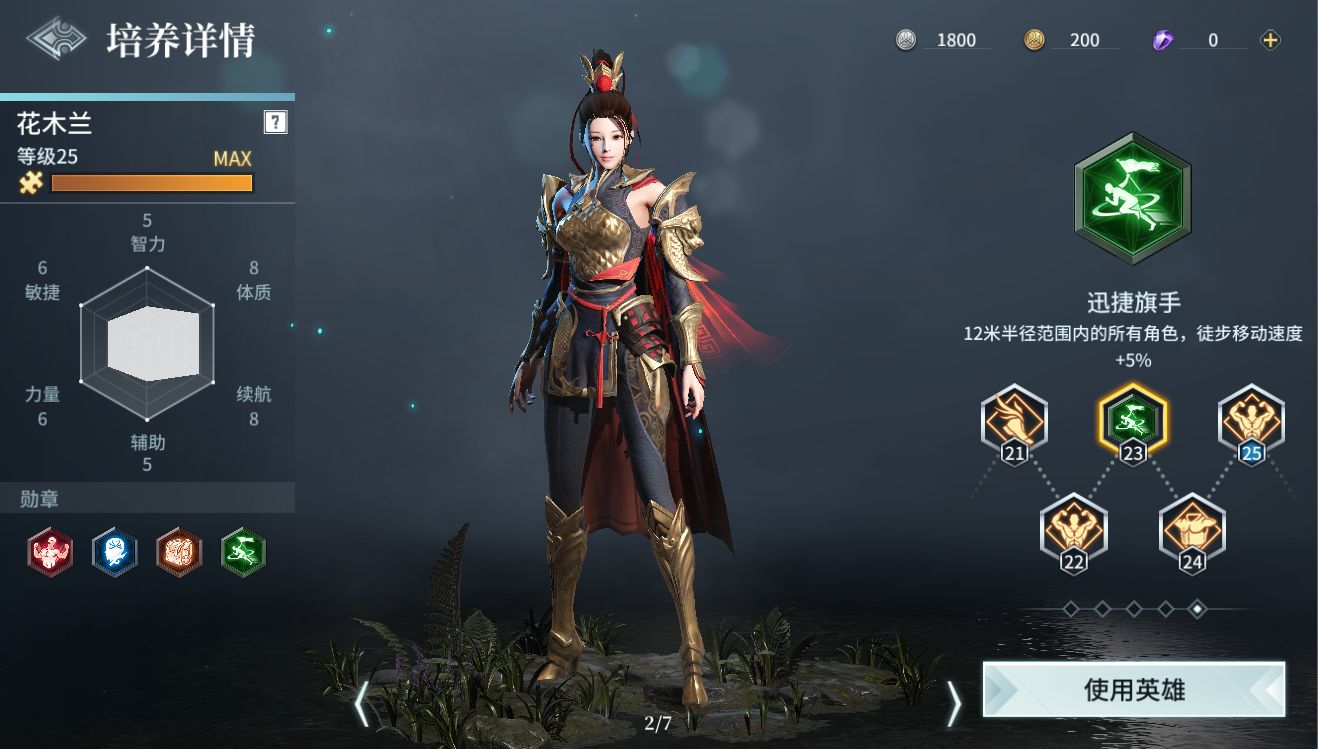Choose the green level 23 talent node

coord(1132,419)
